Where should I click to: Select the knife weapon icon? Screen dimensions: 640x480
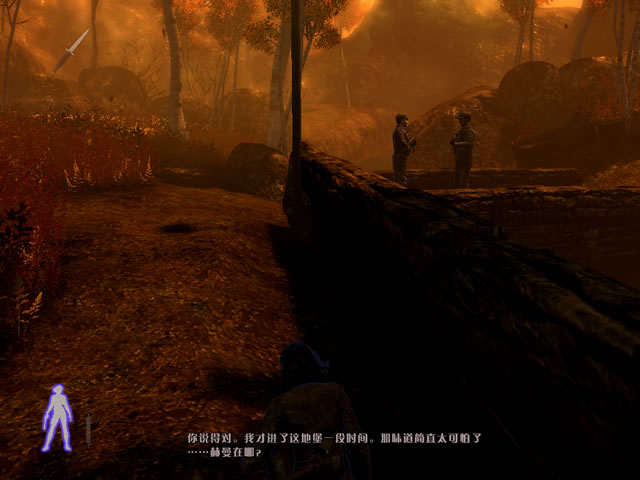pyautogui.click(x=70, y=51)
